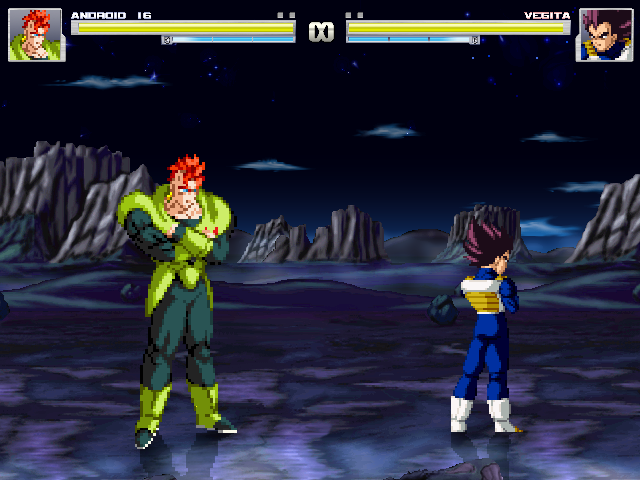The height and width of the screenshot is (480, 640).
Task: Click Android 16's character portrait
Action: tap(35, 35)
